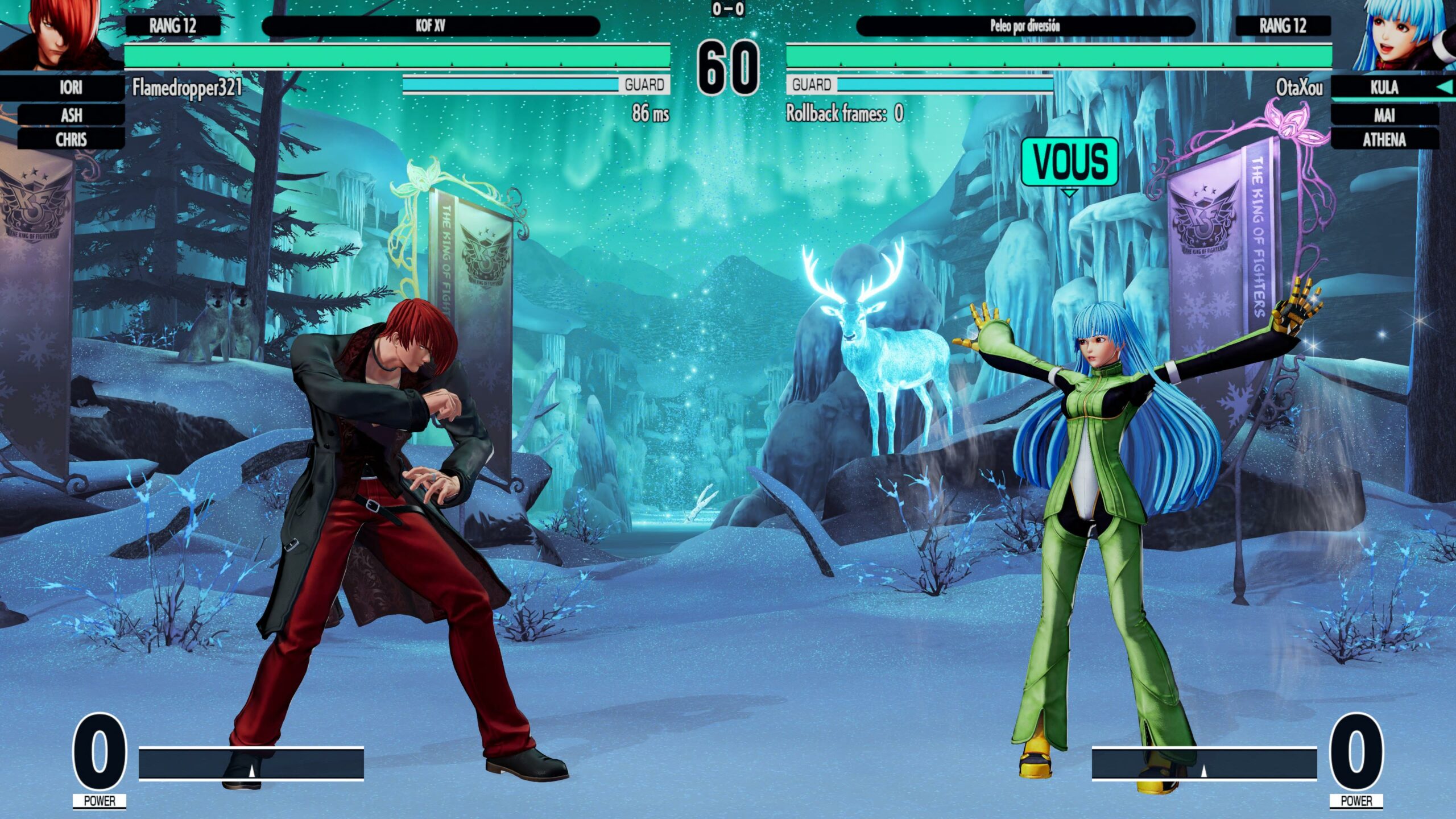Screen dimensions: 1456x819
Task: Select Iori's portrait in the corner
Action: coord(60,34)
